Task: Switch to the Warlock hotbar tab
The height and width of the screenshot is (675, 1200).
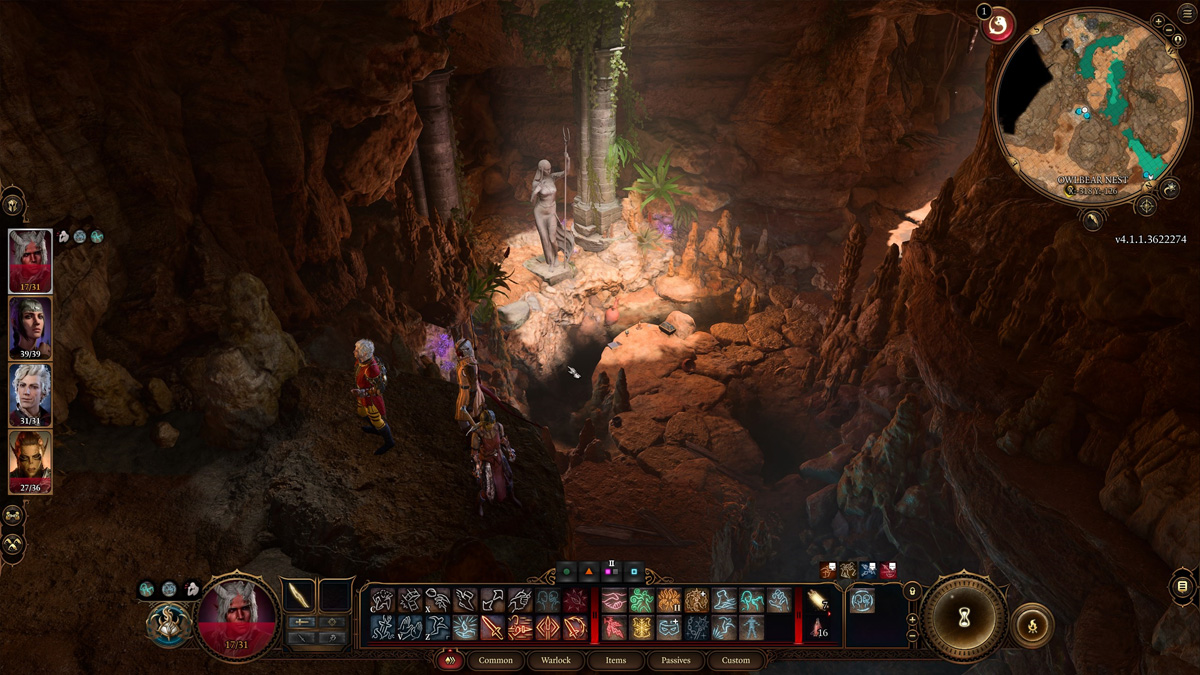Action: click(555, 660)
